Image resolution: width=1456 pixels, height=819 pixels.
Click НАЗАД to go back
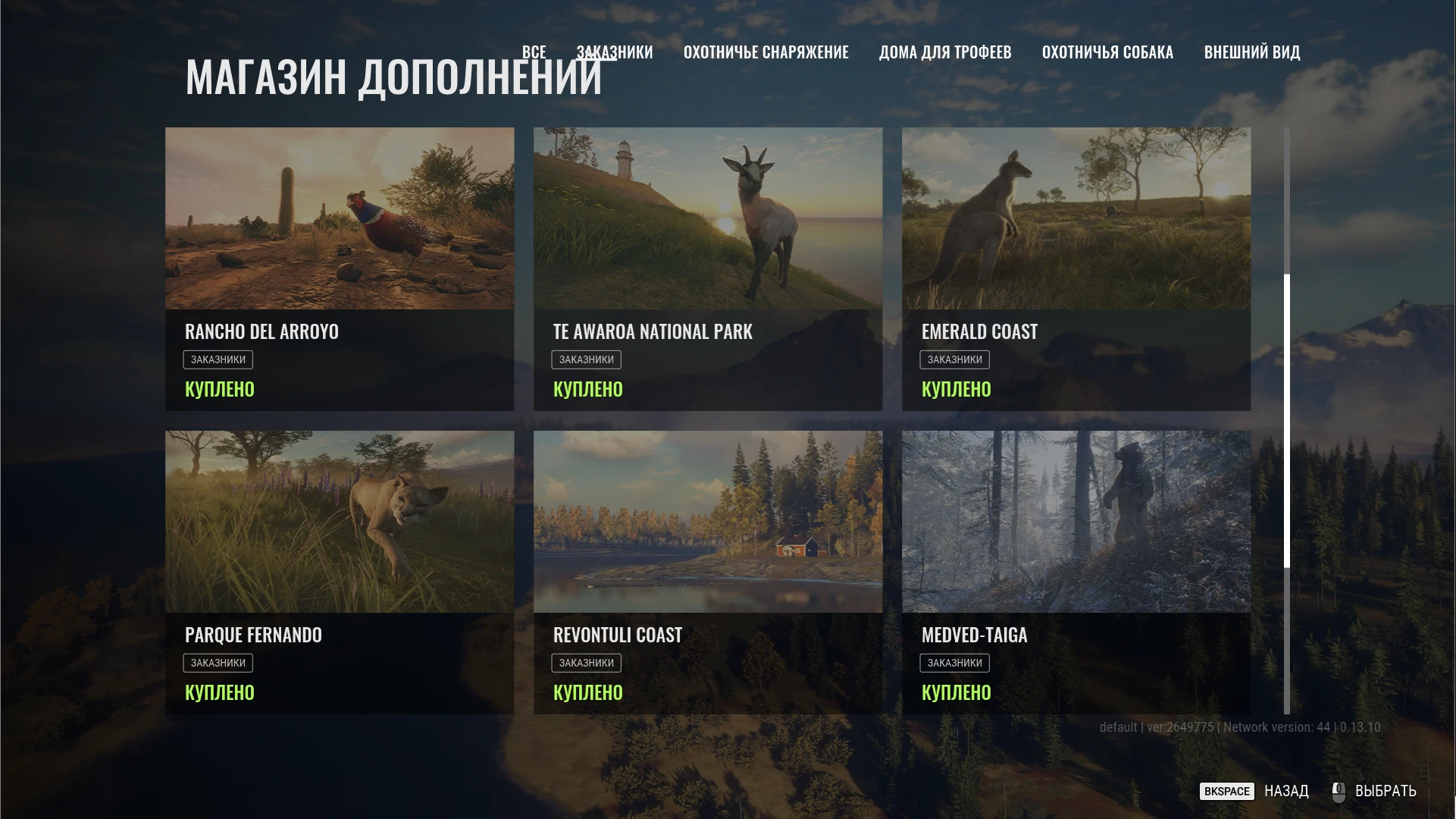pyautogui.click(x=1285, y=791)
